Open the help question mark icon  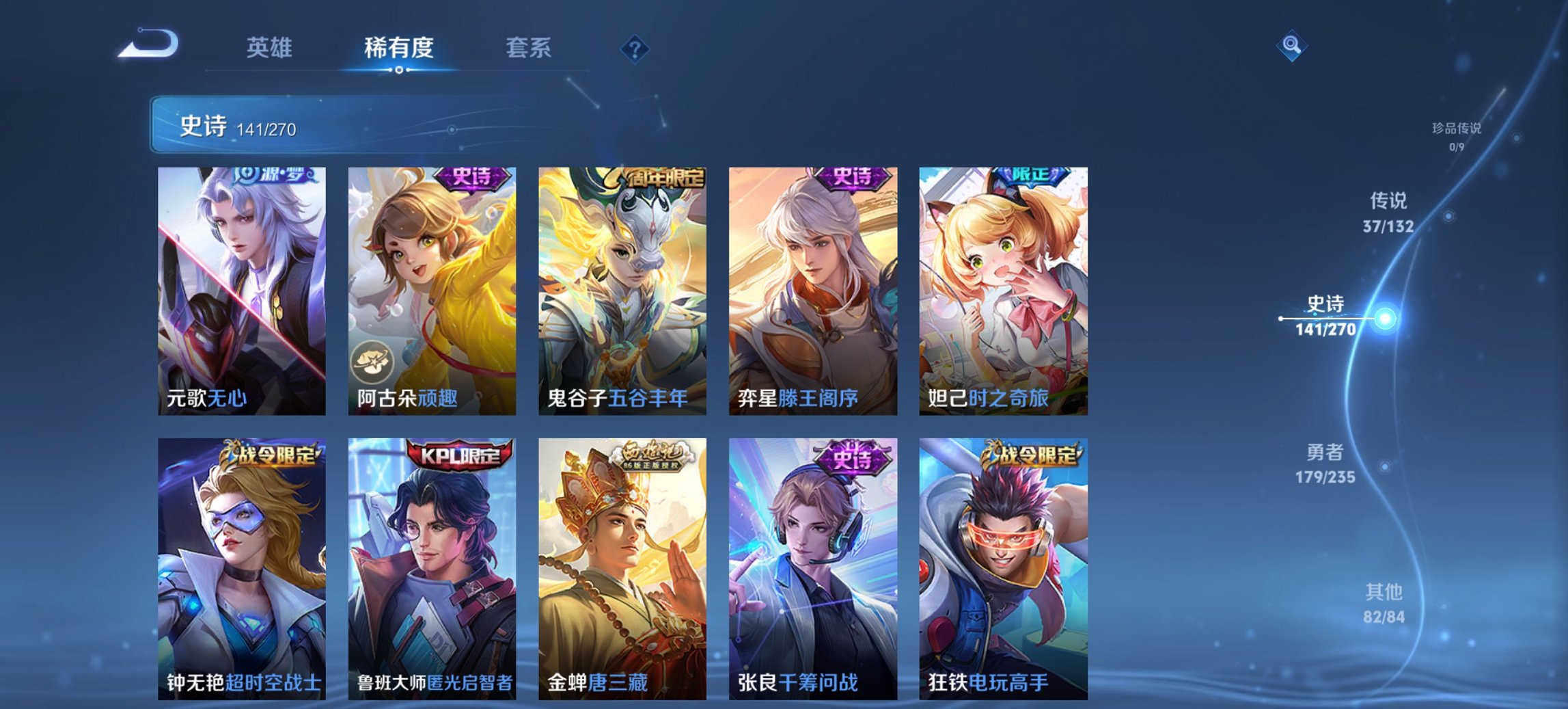tap(633, 48)
